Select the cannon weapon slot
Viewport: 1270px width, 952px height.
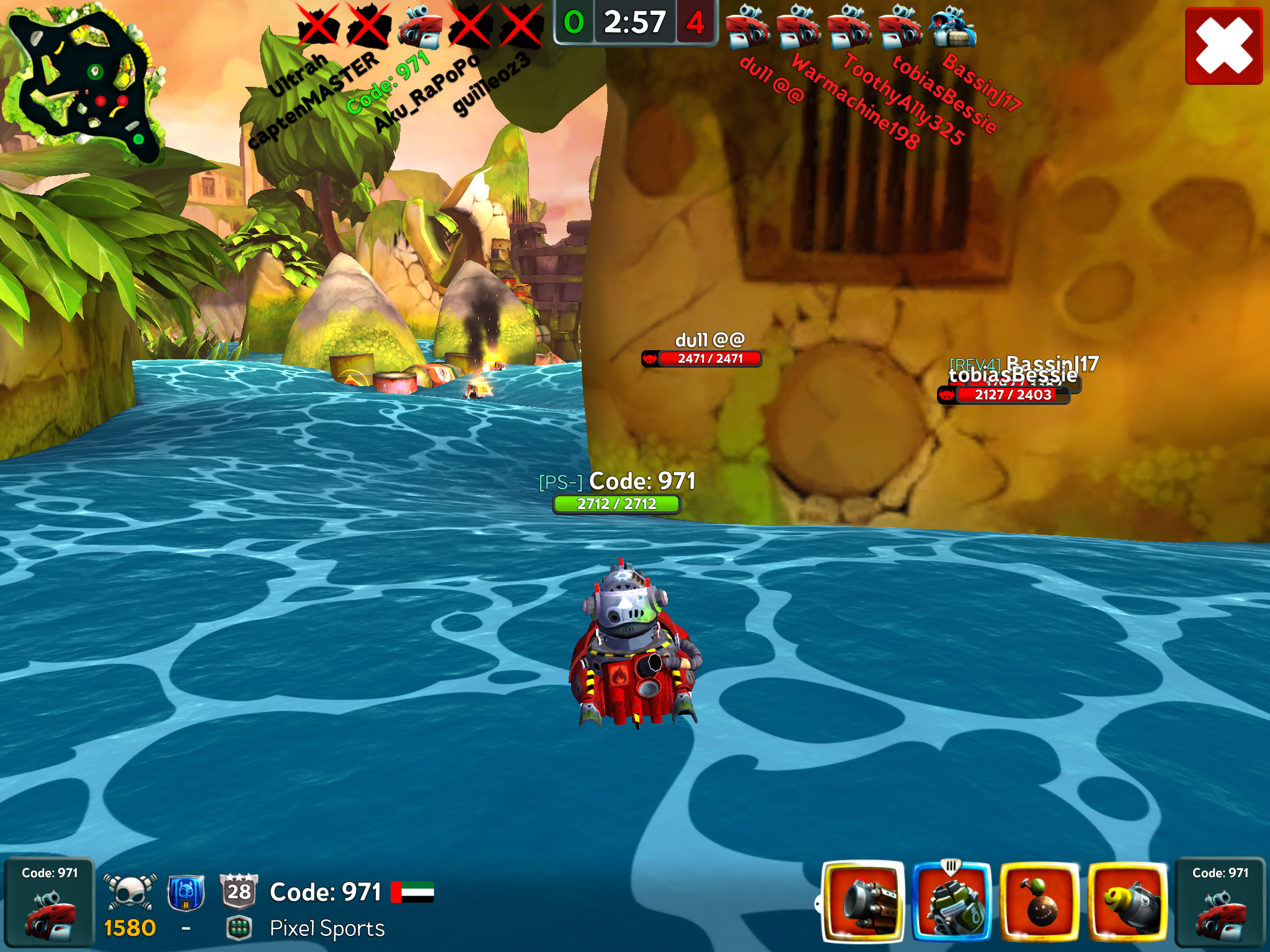pos(863,902)
